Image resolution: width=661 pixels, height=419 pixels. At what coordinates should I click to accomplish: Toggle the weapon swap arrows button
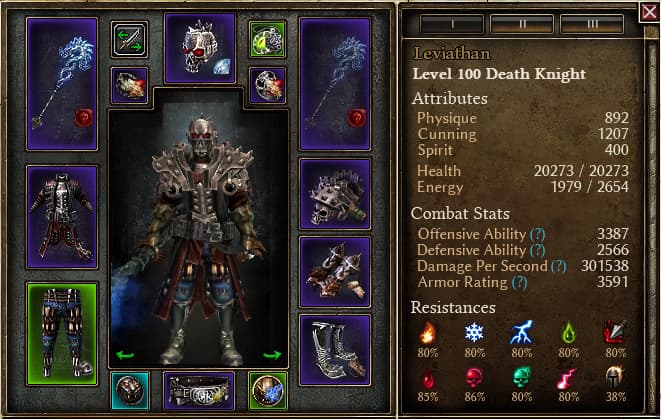pos(130,39)
